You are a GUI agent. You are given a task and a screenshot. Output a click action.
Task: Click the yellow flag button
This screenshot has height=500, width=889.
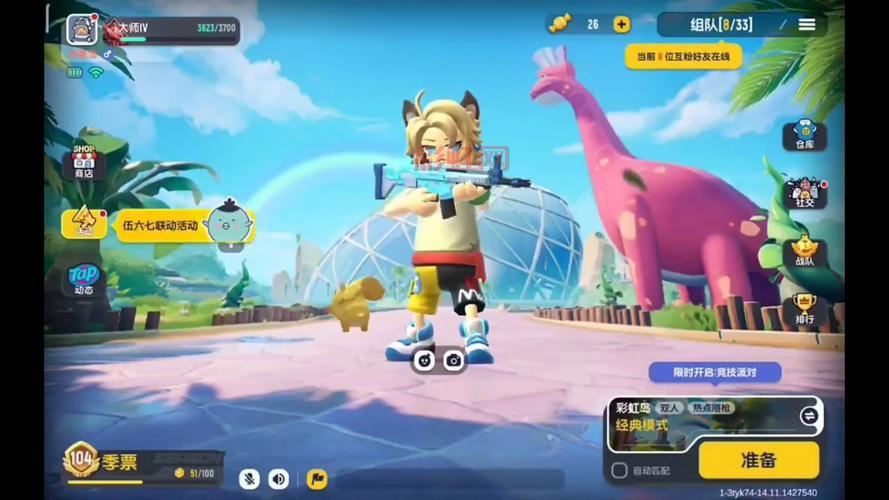[316, 479]
